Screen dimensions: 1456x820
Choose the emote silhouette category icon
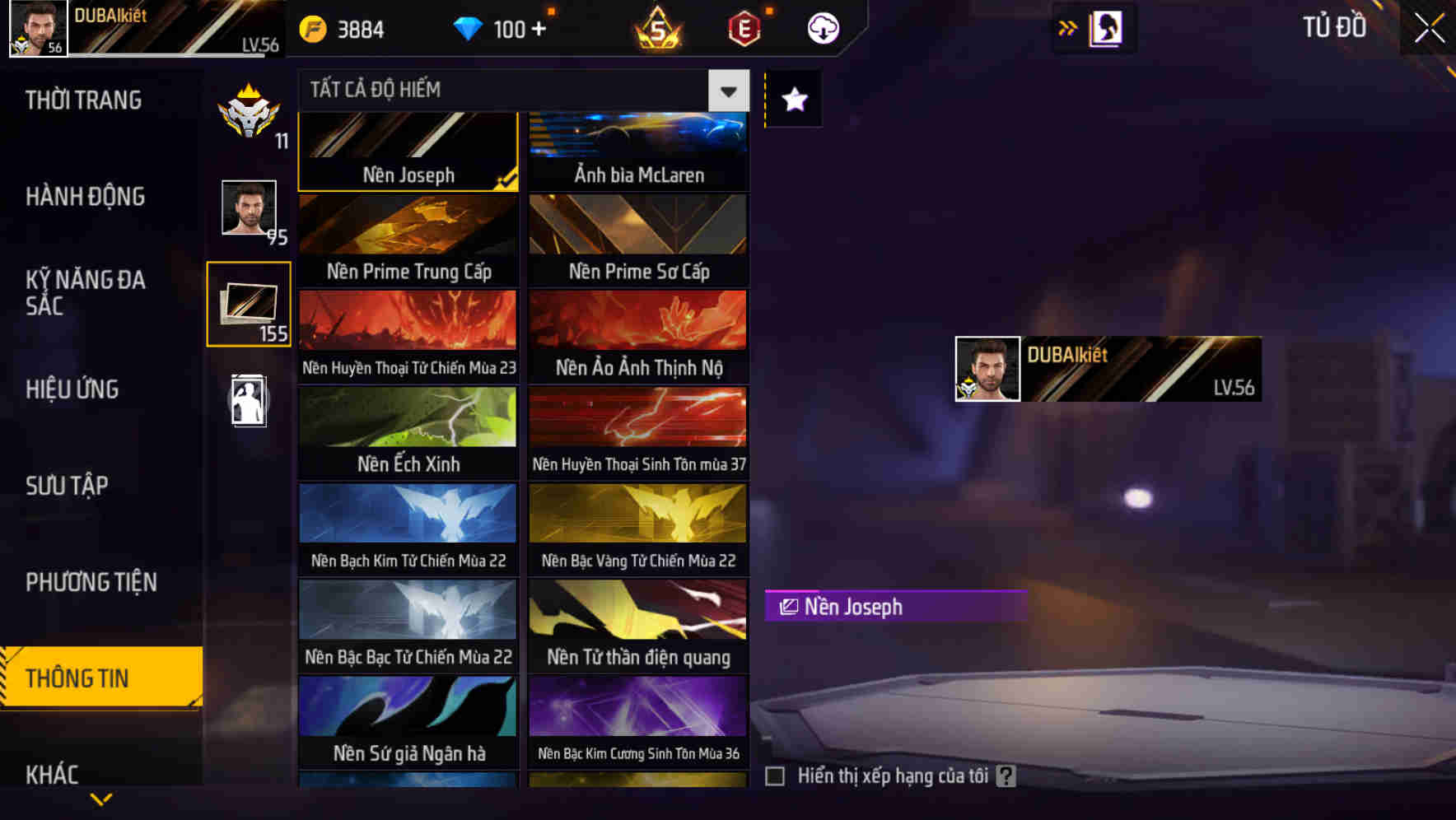[248, 401]
